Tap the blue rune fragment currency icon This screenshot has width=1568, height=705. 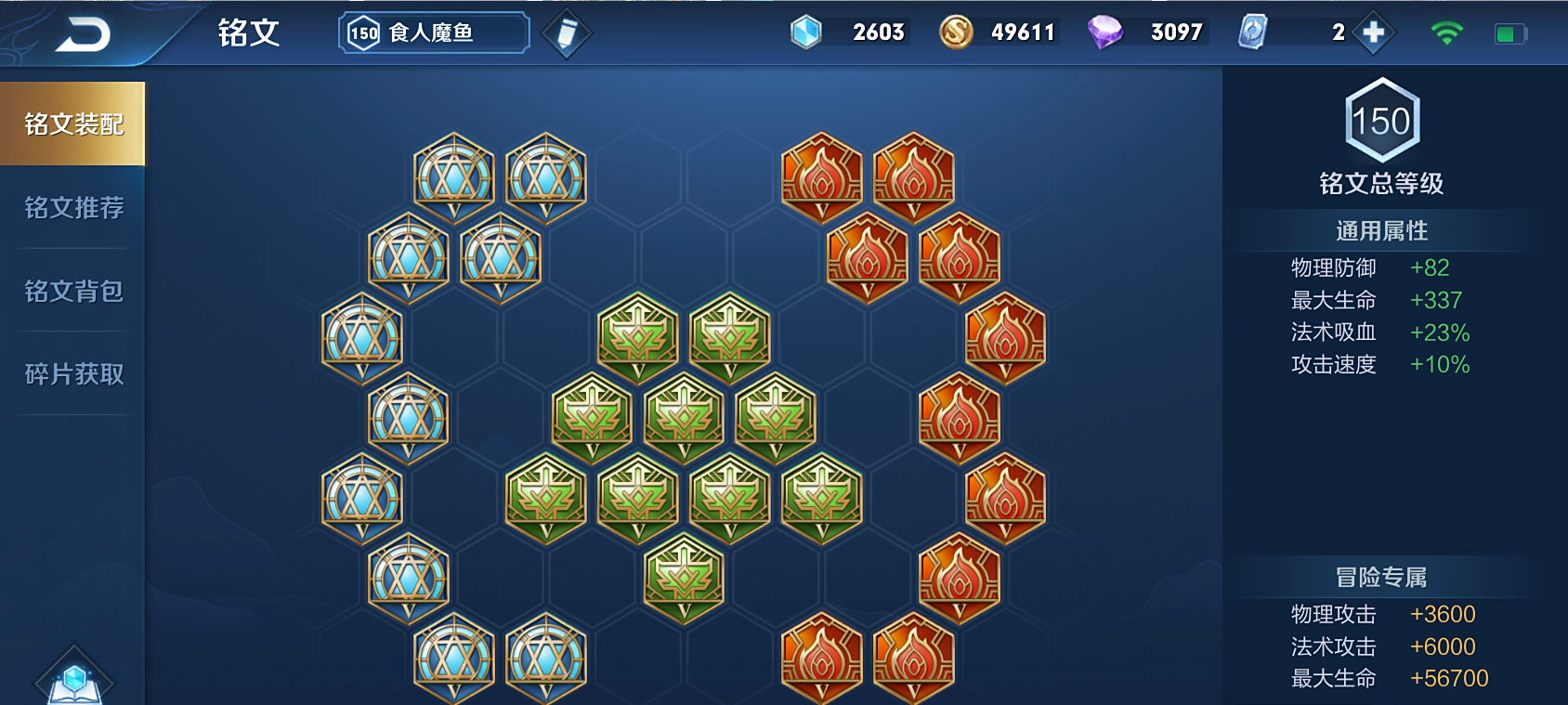tap(805, 33)
